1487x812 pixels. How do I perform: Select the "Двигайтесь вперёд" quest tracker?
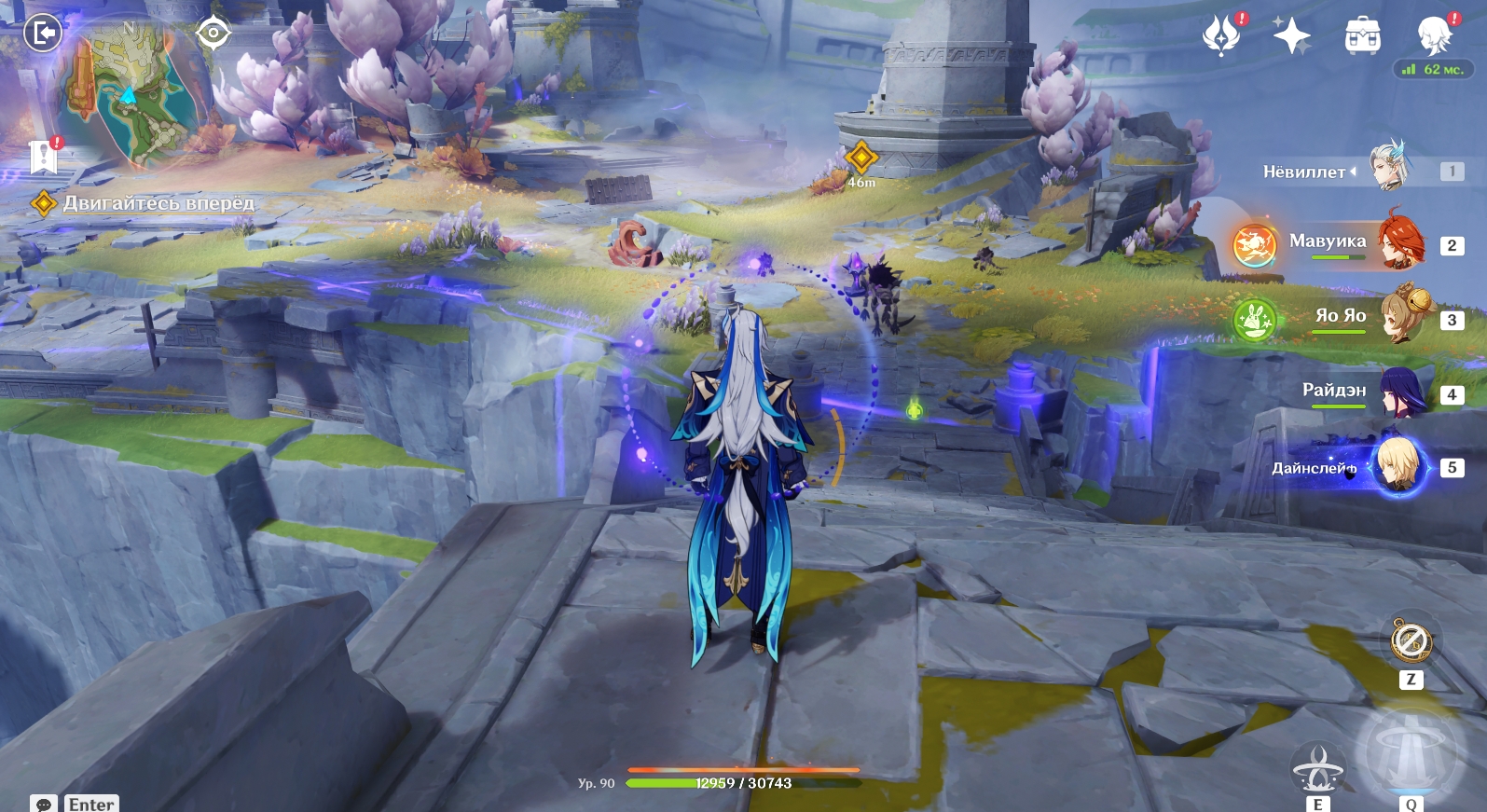[157, 203]
